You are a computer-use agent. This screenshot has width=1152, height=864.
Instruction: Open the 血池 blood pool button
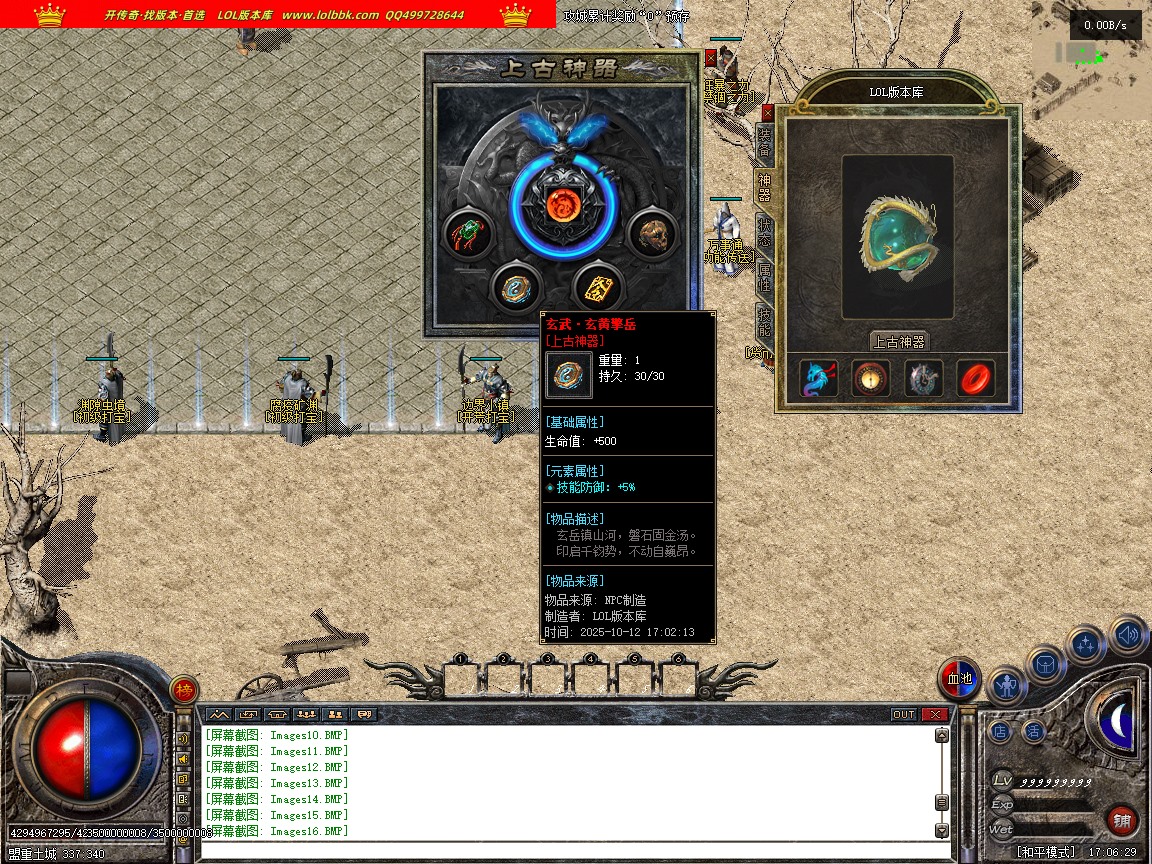point(960,679)
